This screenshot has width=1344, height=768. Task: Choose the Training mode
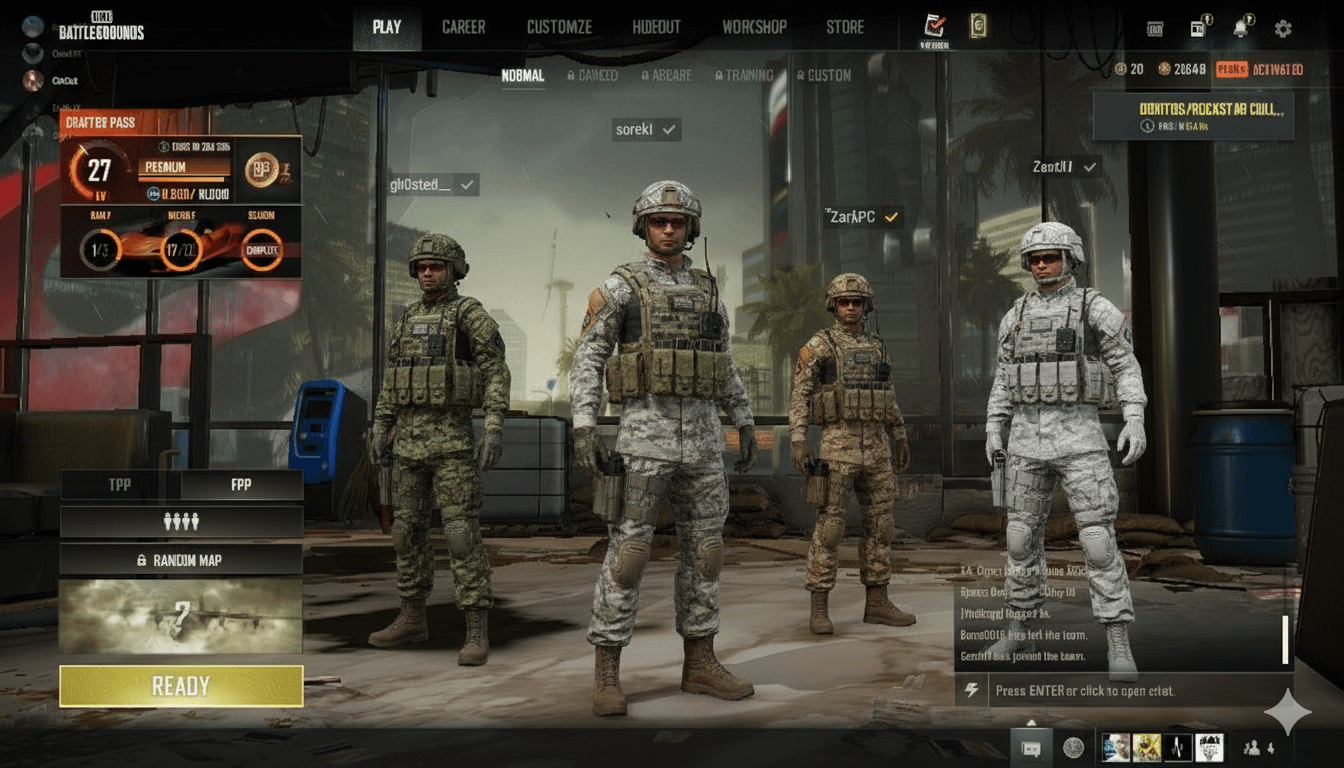pyautogui.click(x=744, y=75)
